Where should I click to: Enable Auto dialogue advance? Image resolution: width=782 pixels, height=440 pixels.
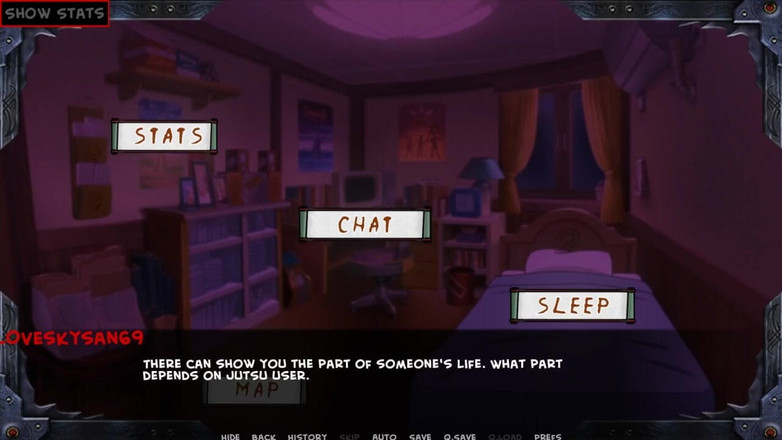384,436
